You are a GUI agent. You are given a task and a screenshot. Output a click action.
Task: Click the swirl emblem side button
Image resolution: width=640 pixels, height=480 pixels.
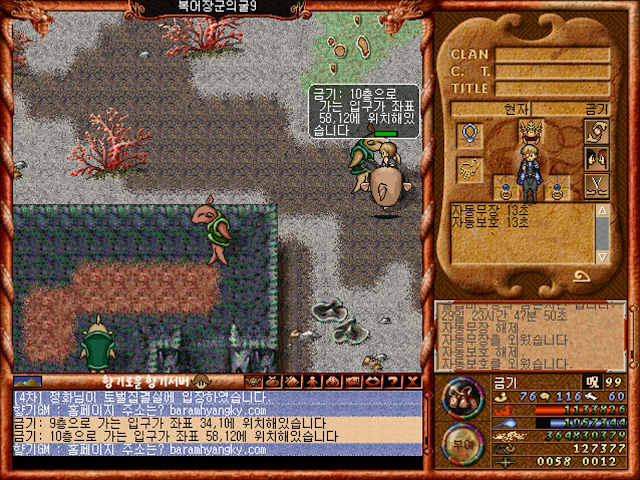click(x=596, y=133)
